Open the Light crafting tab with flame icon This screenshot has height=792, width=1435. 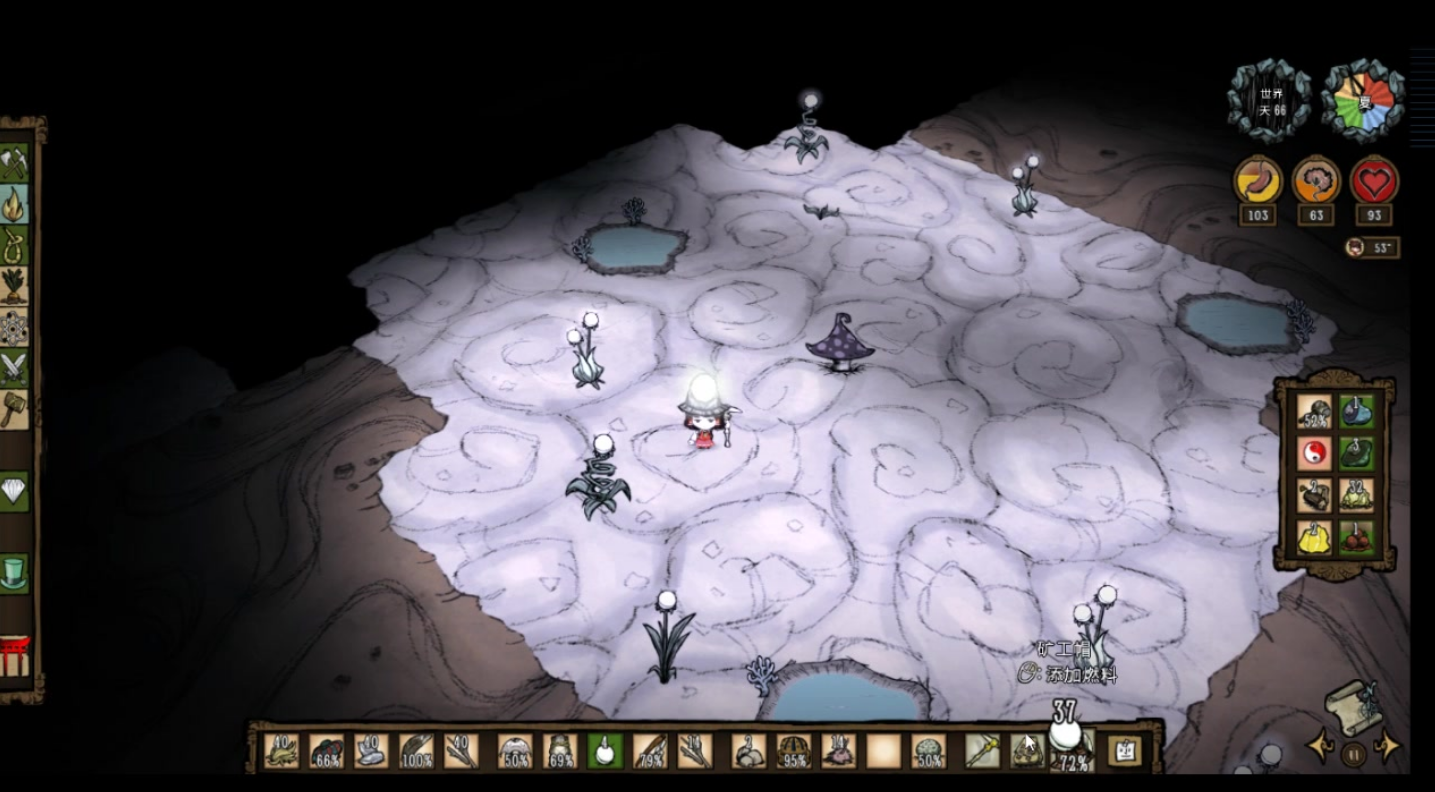[14, 204]
